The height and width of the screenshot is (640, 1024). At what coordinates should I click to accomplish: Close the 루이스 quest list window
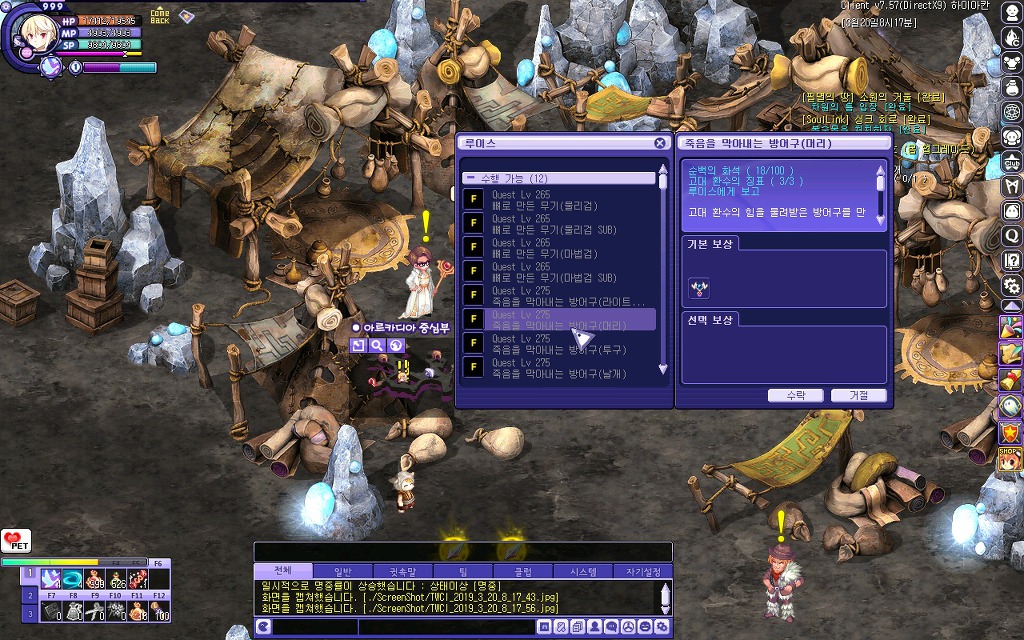coord(660,143)
